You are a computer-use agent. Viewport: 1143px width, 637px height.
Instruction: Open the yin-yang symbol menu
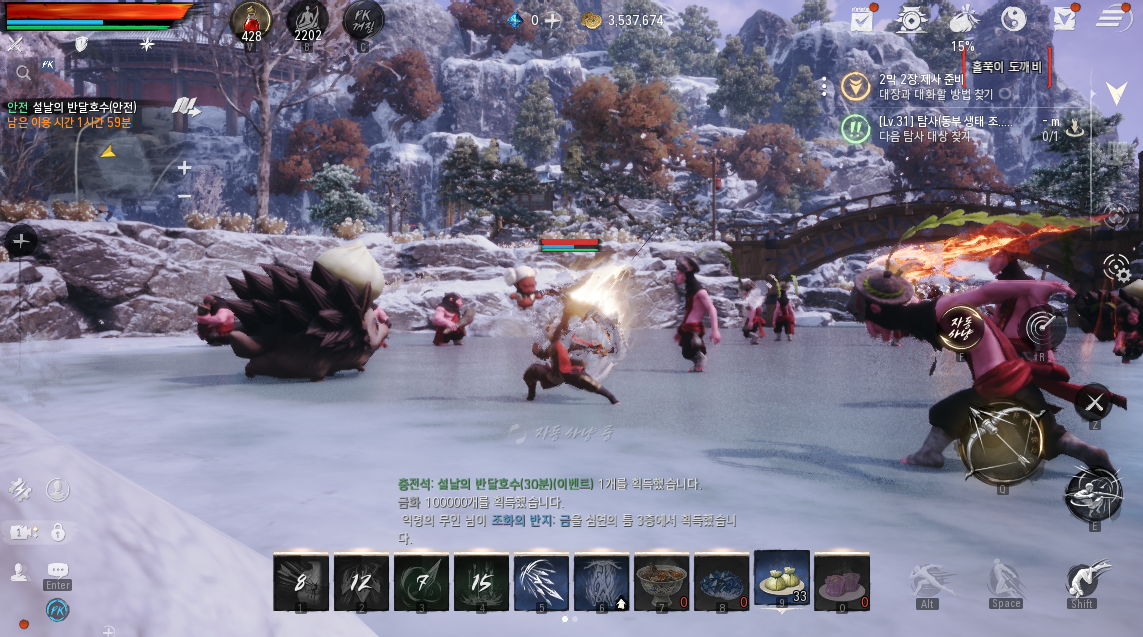1014,18
